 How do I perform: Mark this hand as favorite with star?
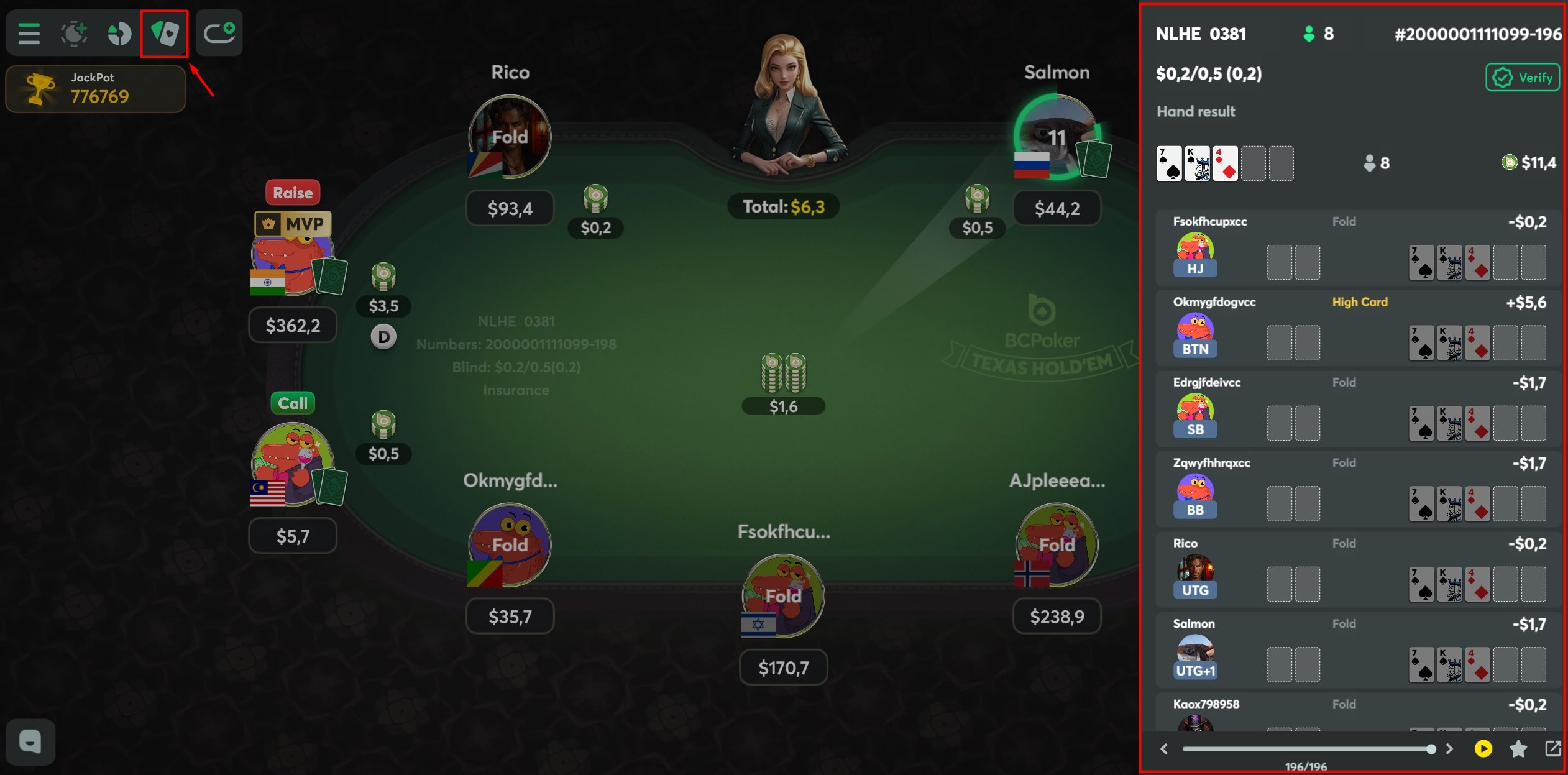tap(1518, 748)
